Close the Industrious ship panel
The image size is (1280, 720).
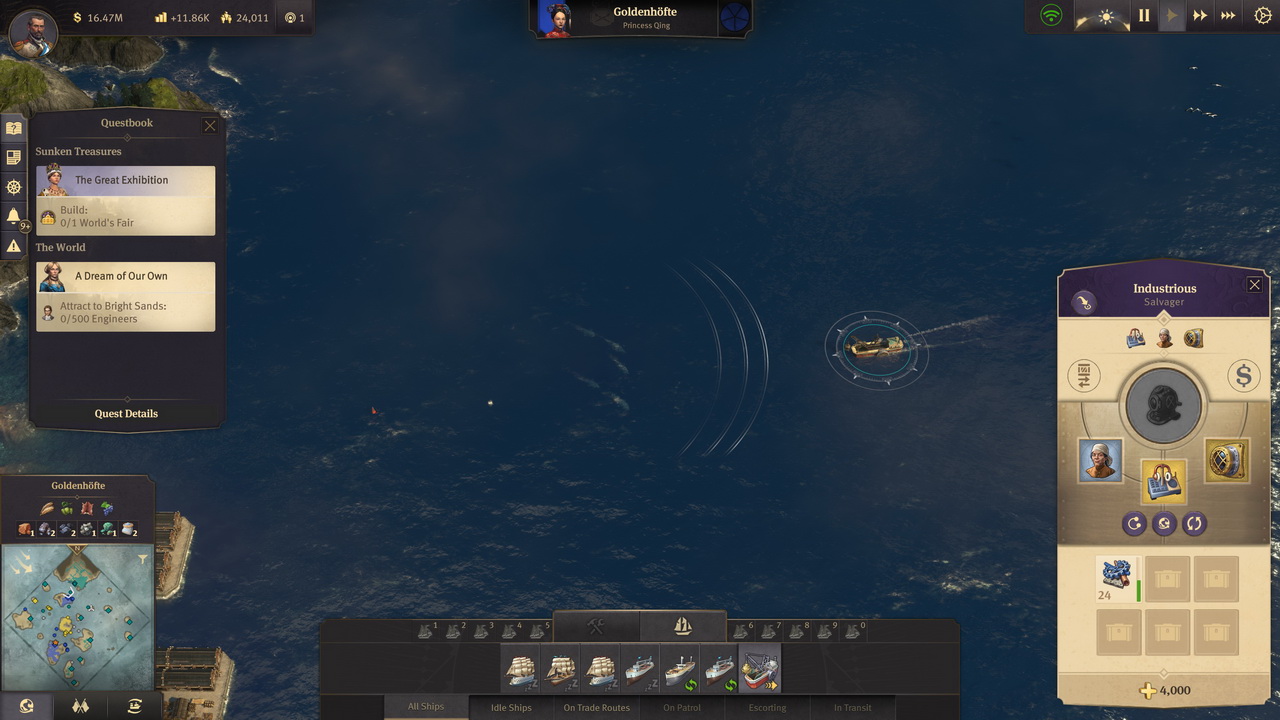(1255, 285)
